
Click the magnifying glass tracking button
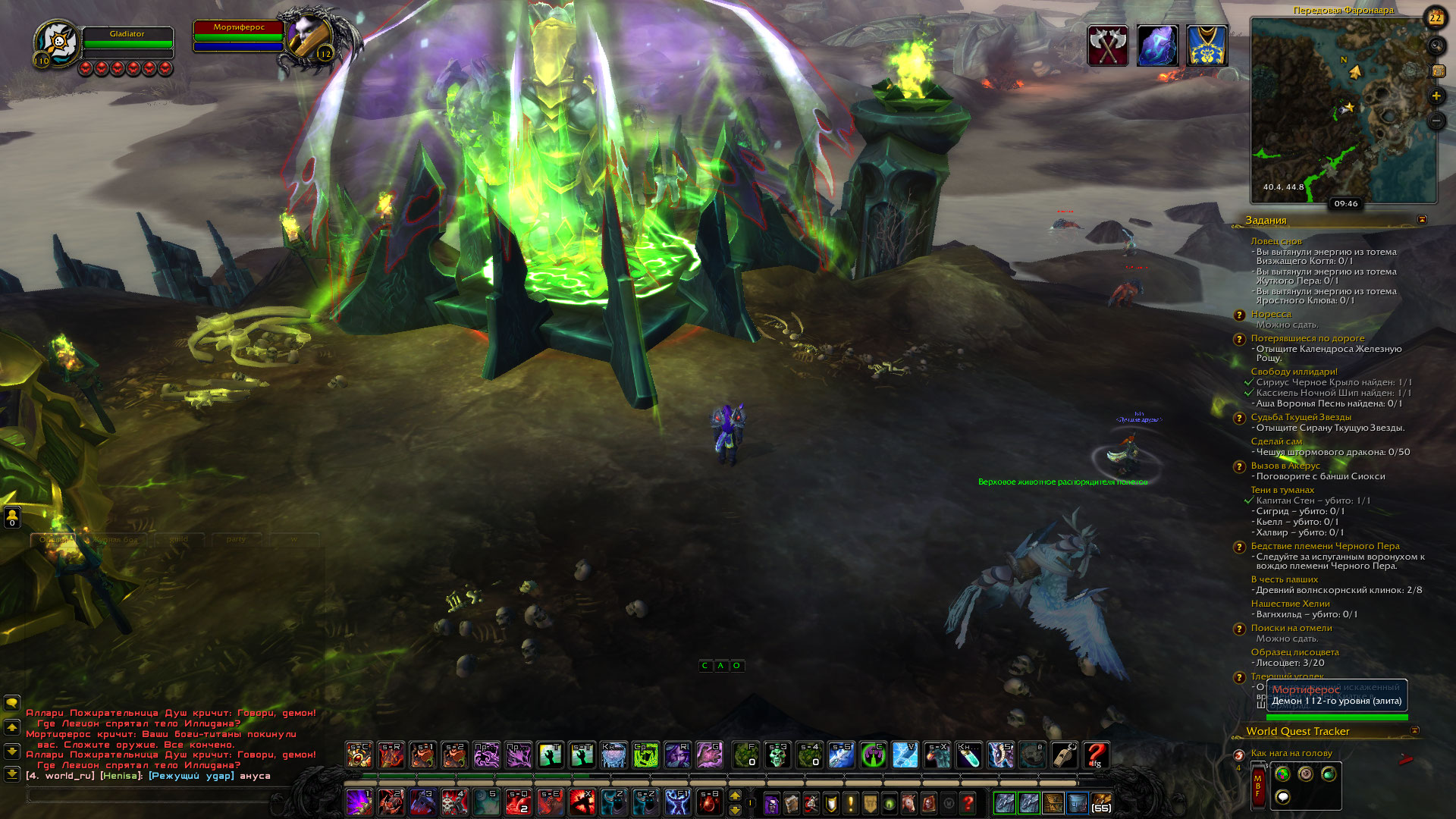(1436, 46)
